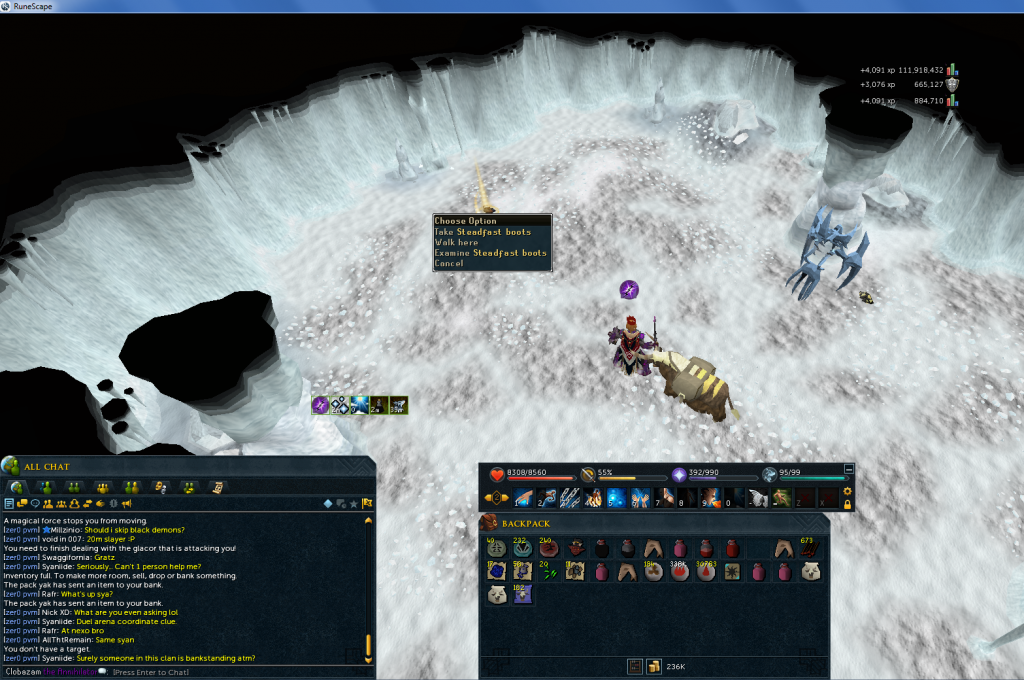Open action bar gear settings
The height and width of the screenshot is (680, 1024).
tap(848, 491)
